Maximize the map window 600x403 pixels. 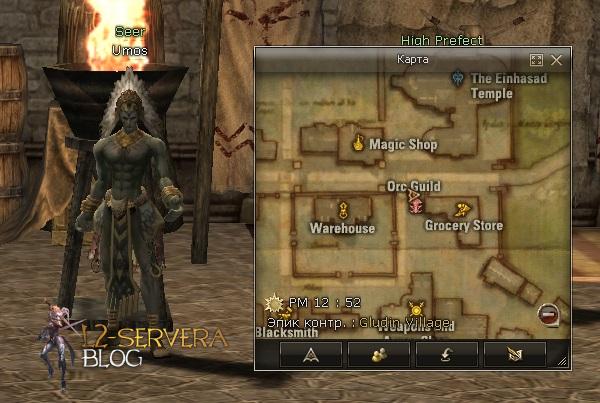coord(536,60)
